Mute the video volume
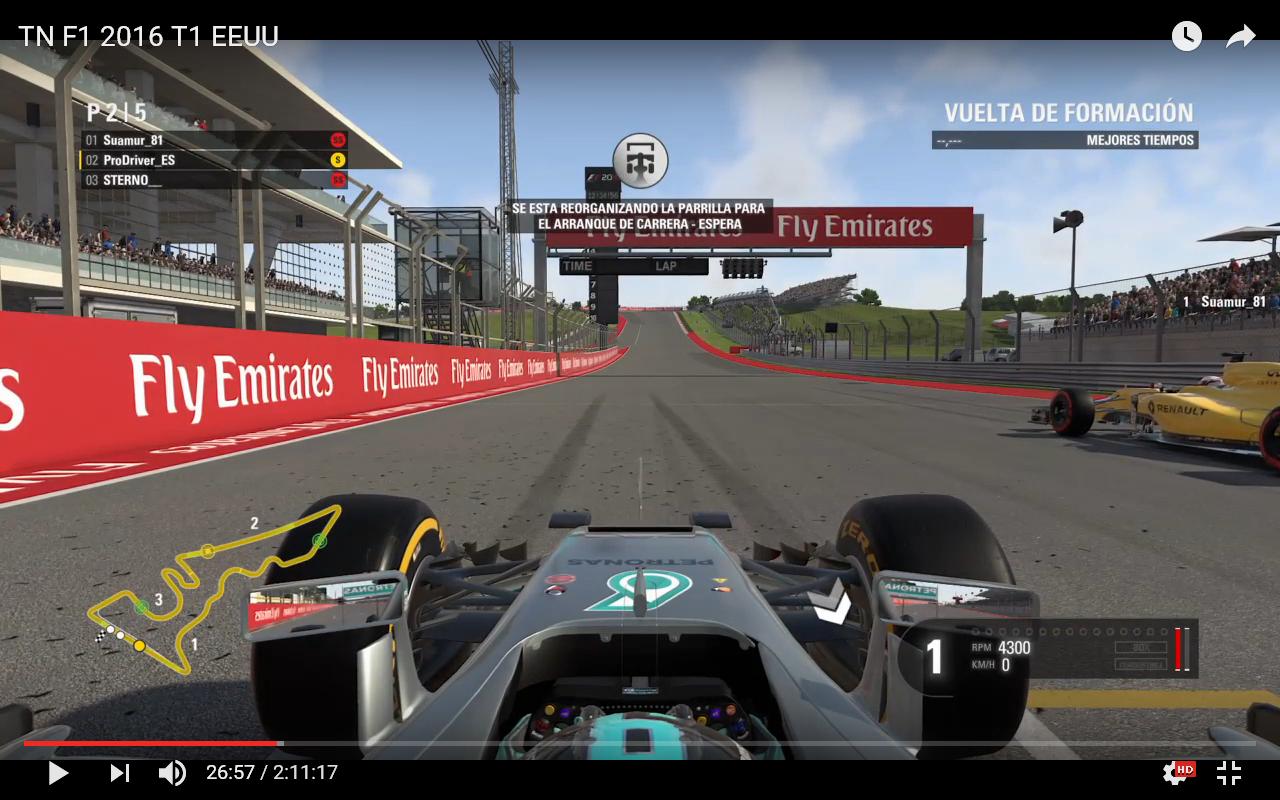This screenshot has height=800, width=1280. click(172, 773)
